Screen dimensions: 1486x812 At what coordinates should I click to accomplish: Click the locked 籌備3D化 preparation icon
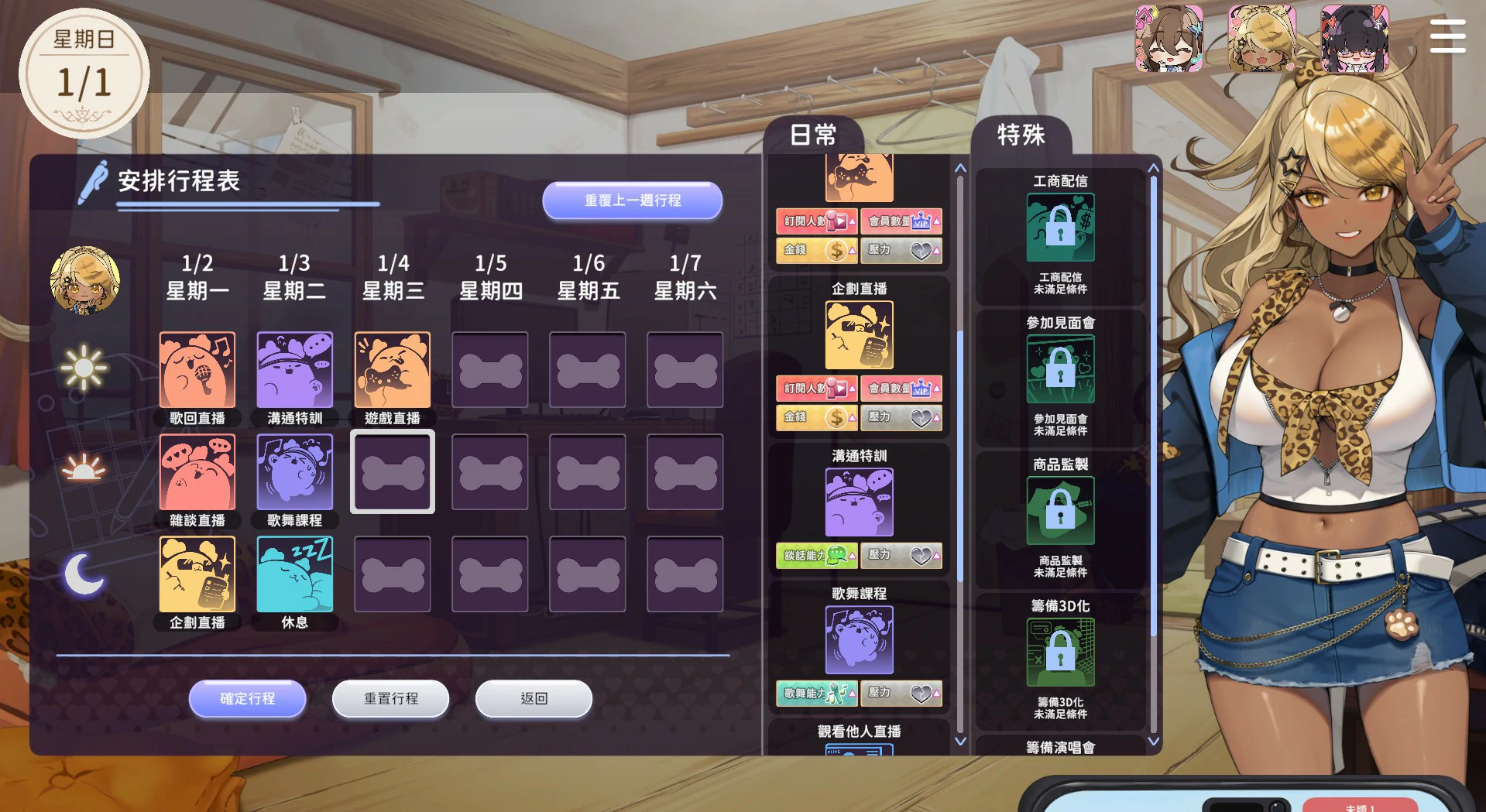1060,653
